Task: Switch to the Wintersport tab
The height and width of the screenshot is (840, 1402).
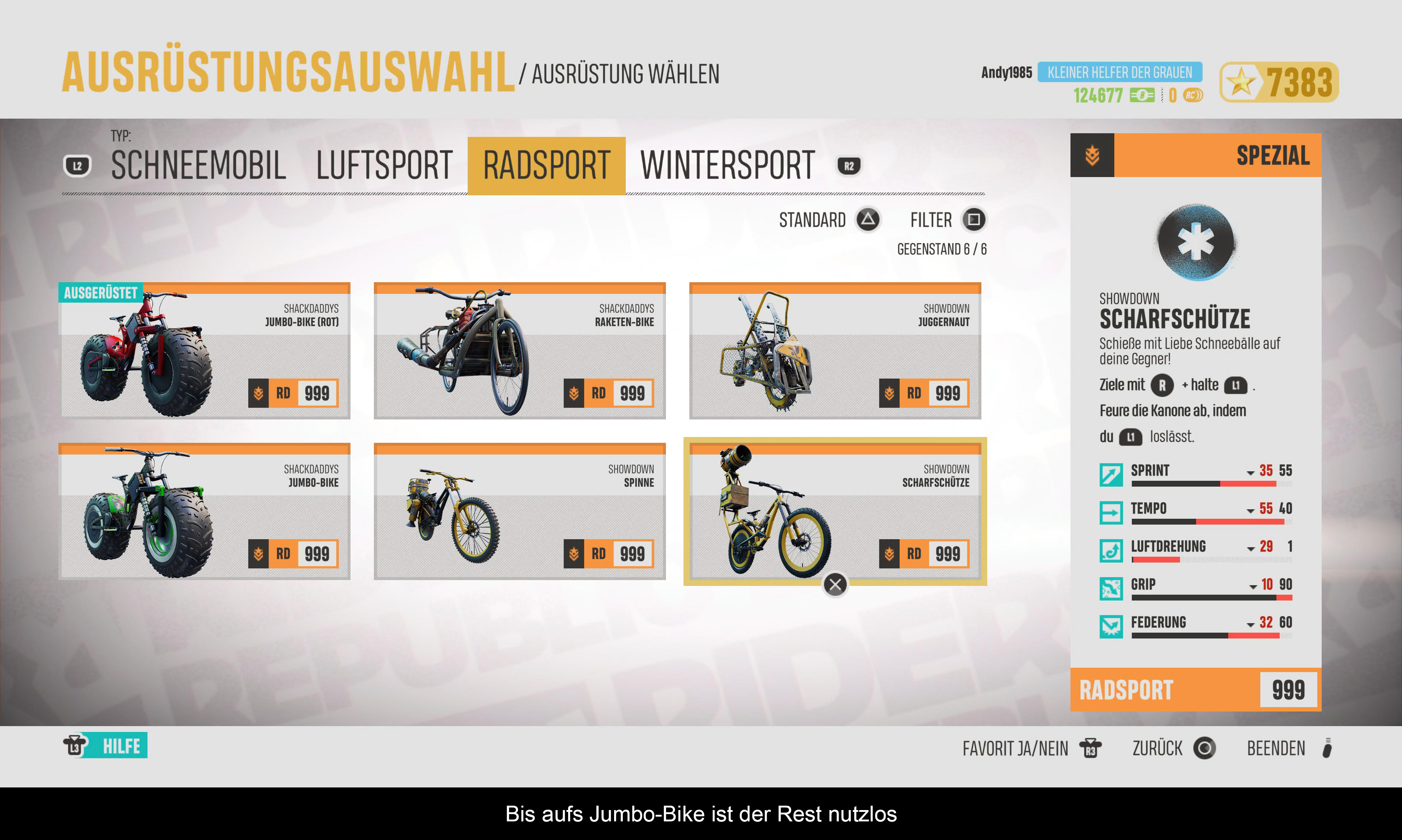Action: [727, 166]
